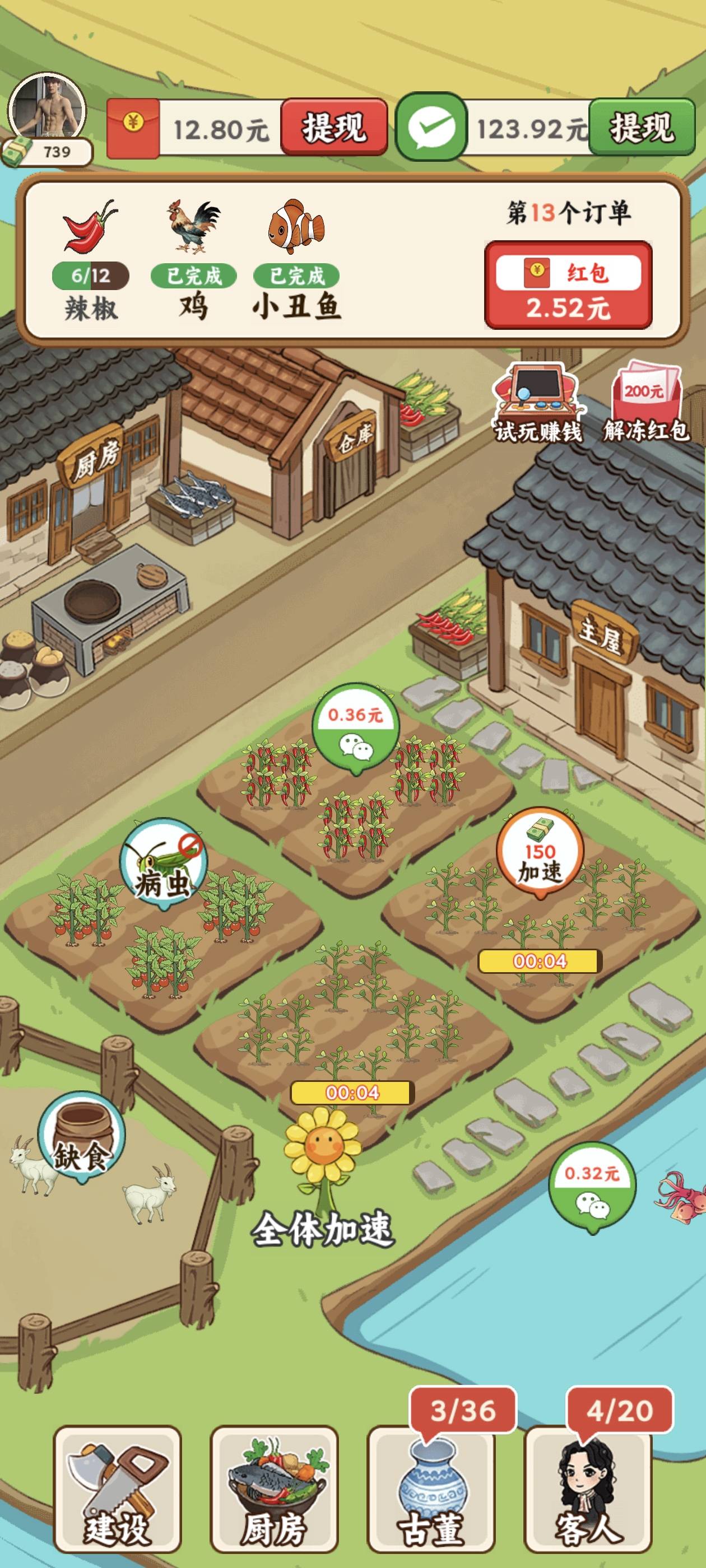Image resolution: width=706 pixels, height=1568 pixels.
Task: Tap the red 提现 withdraw button
Action: (334, 127)
